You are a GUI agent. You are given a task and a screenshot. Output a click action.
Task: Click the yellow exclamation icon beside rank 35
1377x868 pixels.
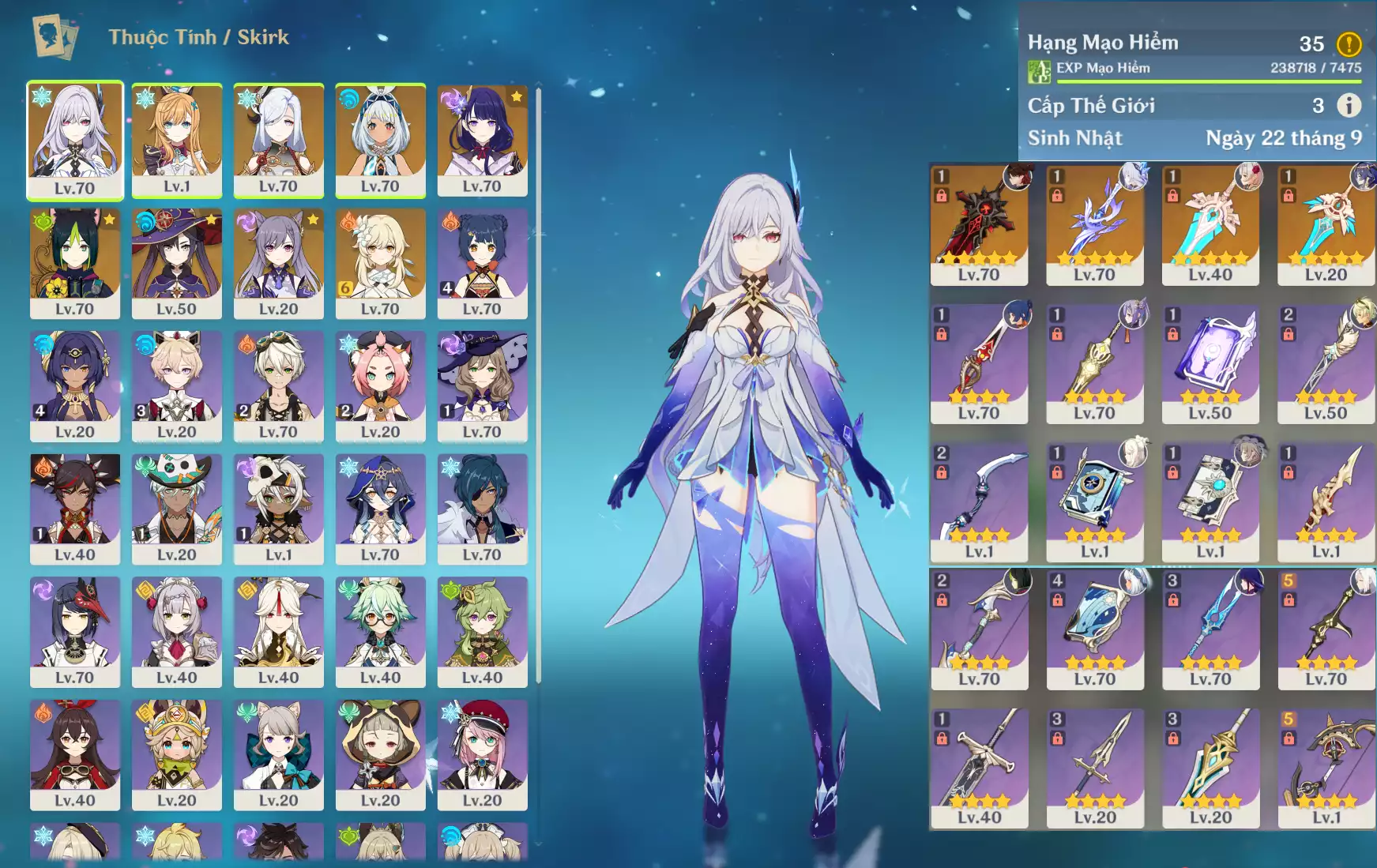pos(1349,44)
